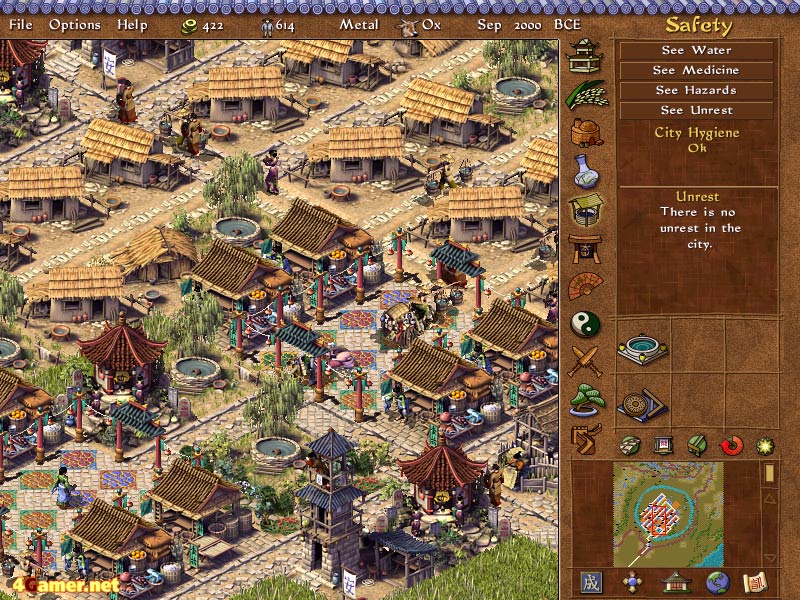
Task: Show the See Medicine overlay
Action: point(696,70)
